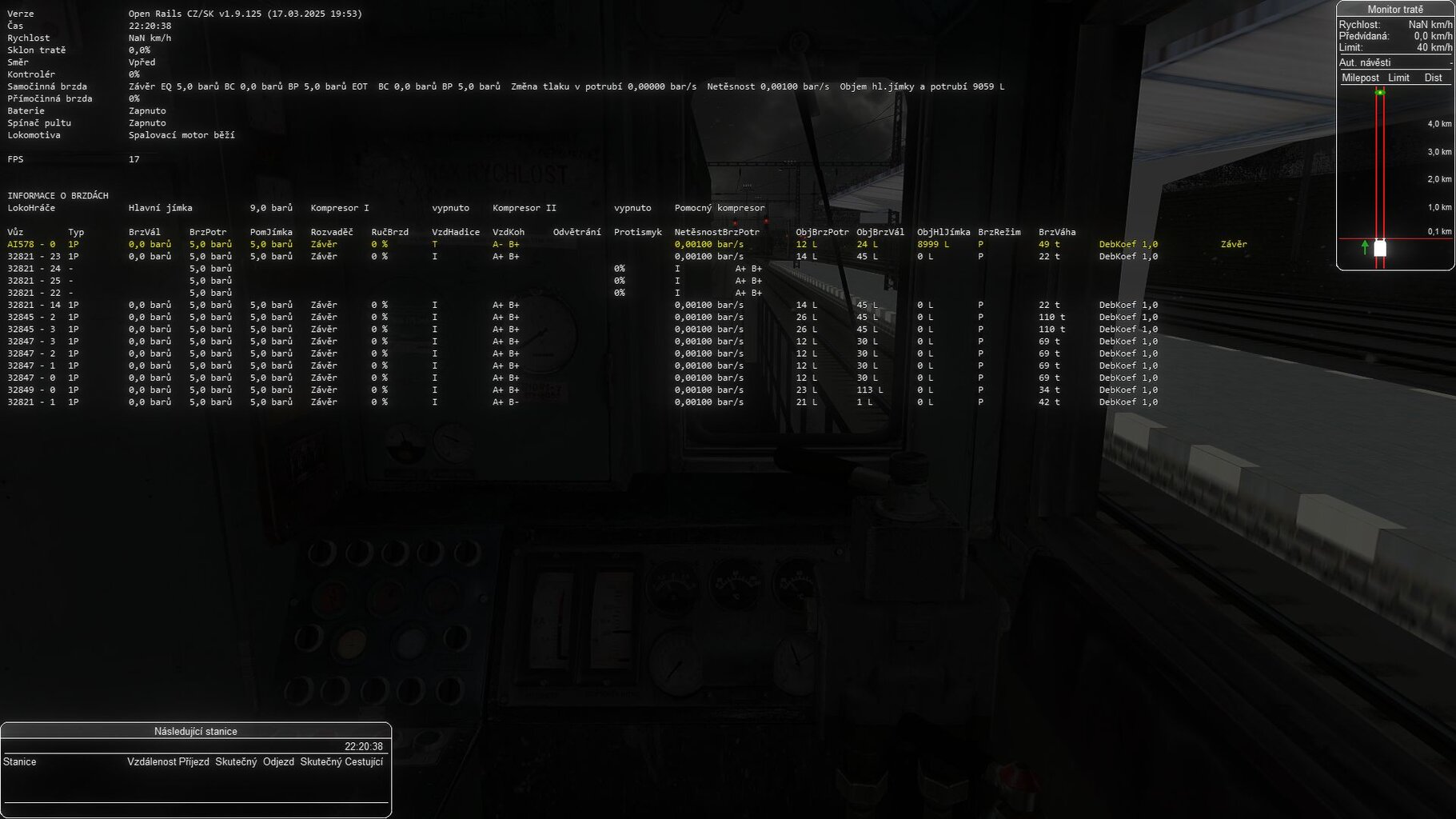1456x819 pixels.
Task: Click the Následující stanice window title
Action: 196,731
